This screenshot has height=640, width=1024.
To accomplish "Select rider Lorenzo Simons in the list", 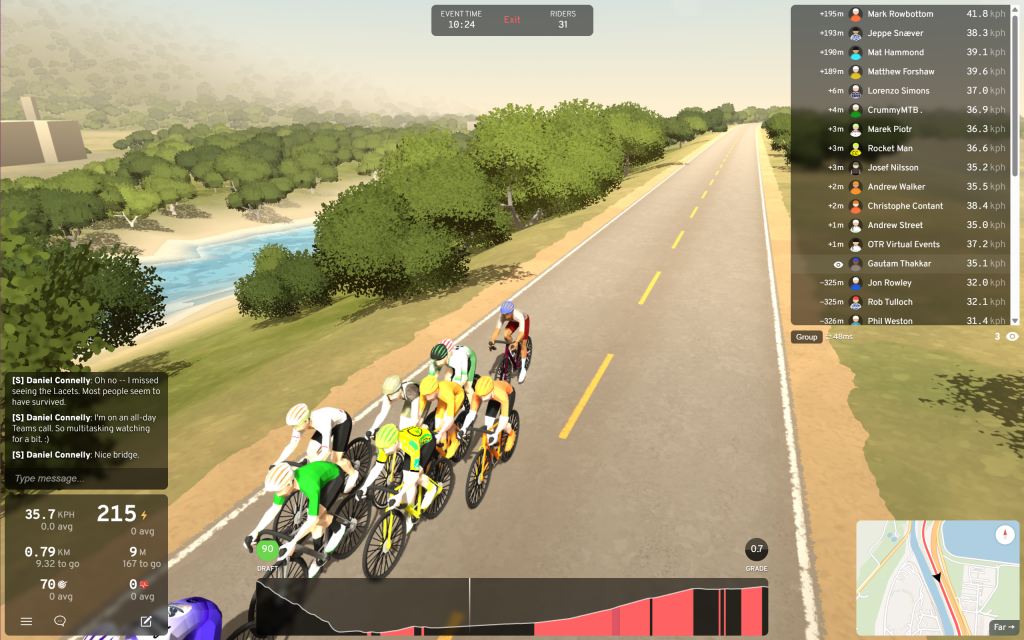I will click(x=900, y=91).
